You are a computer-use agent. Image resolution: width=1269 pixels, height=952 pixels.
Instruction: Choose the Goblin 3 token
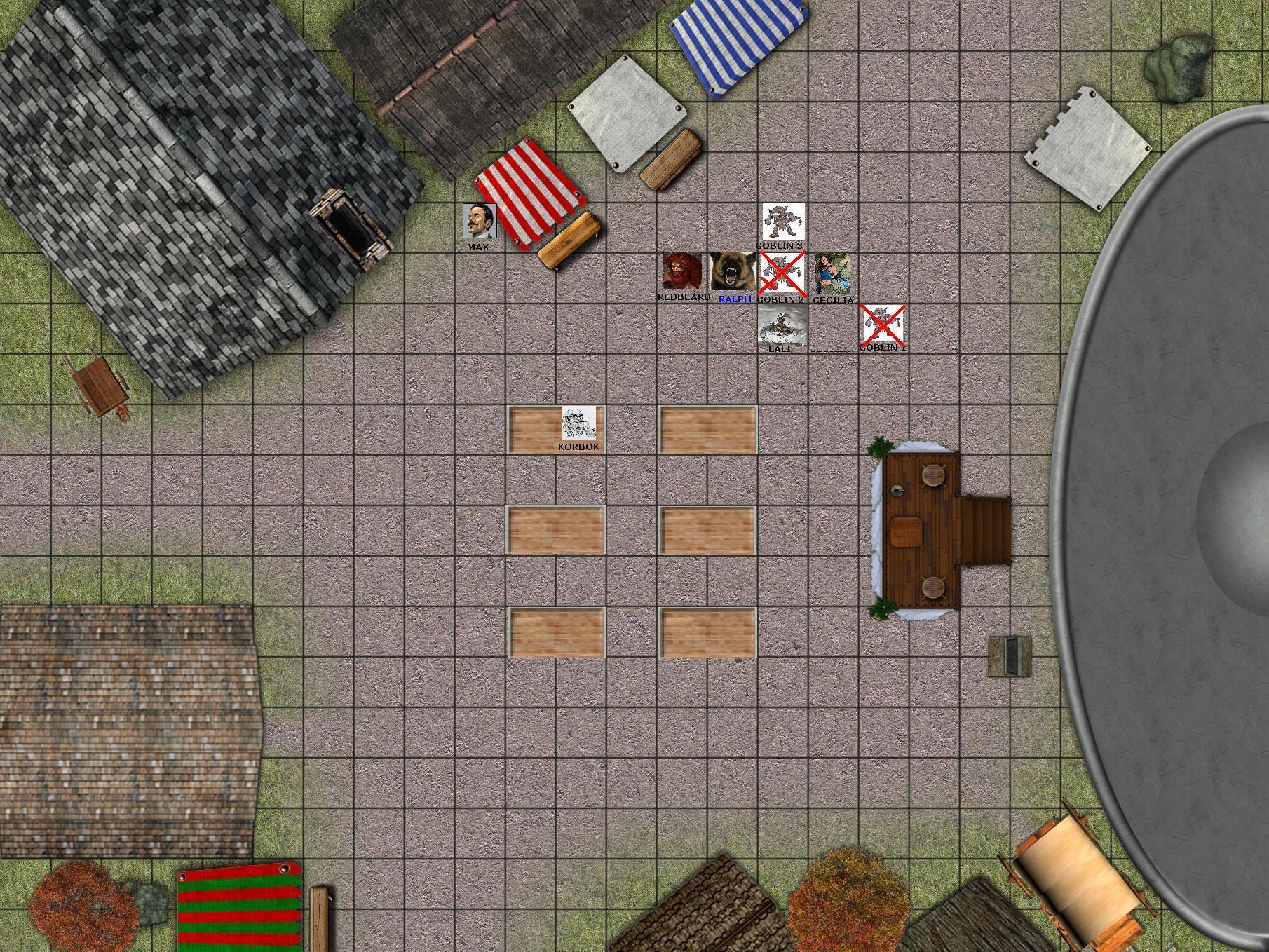(783, 222)
